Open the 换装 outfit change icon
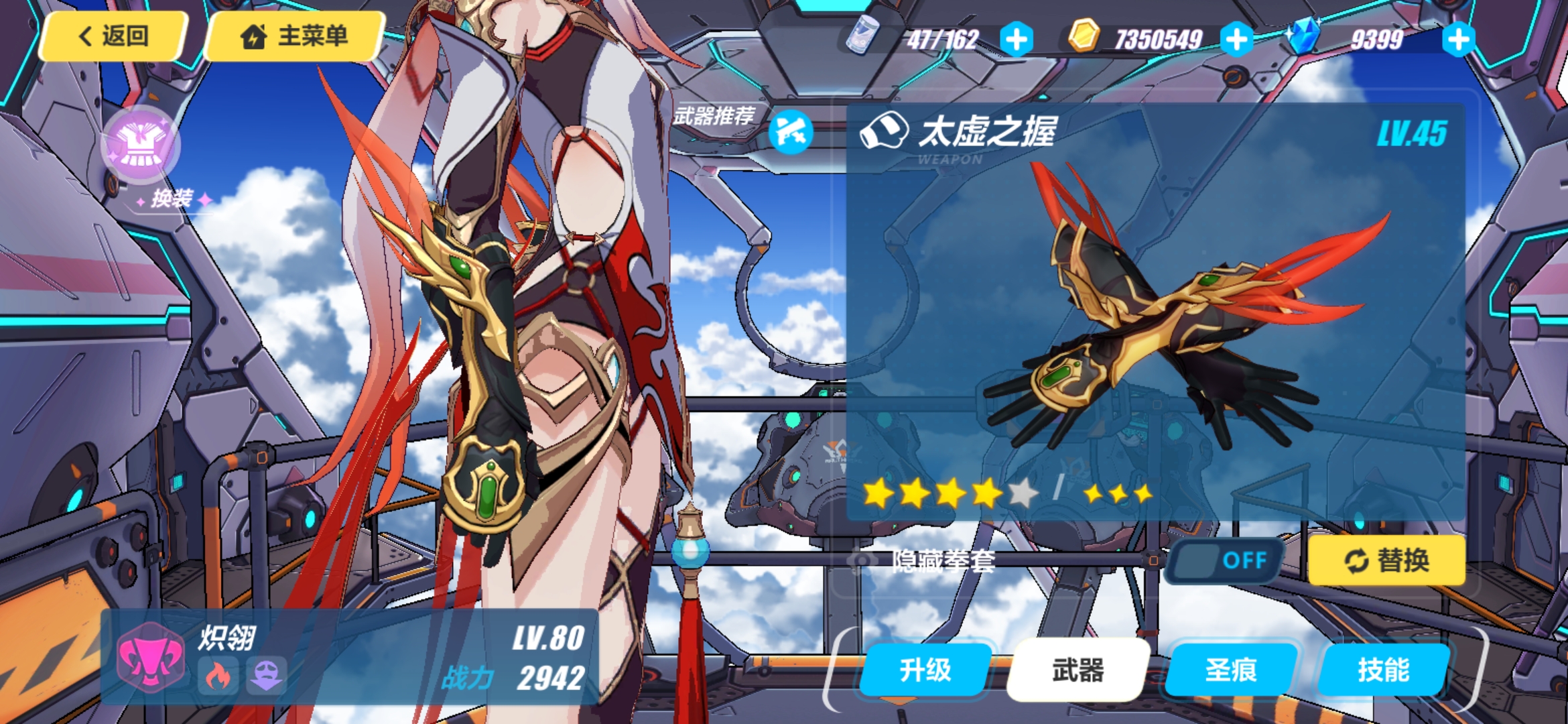Screen dimensions: 1568x724 tap(140, 145)
